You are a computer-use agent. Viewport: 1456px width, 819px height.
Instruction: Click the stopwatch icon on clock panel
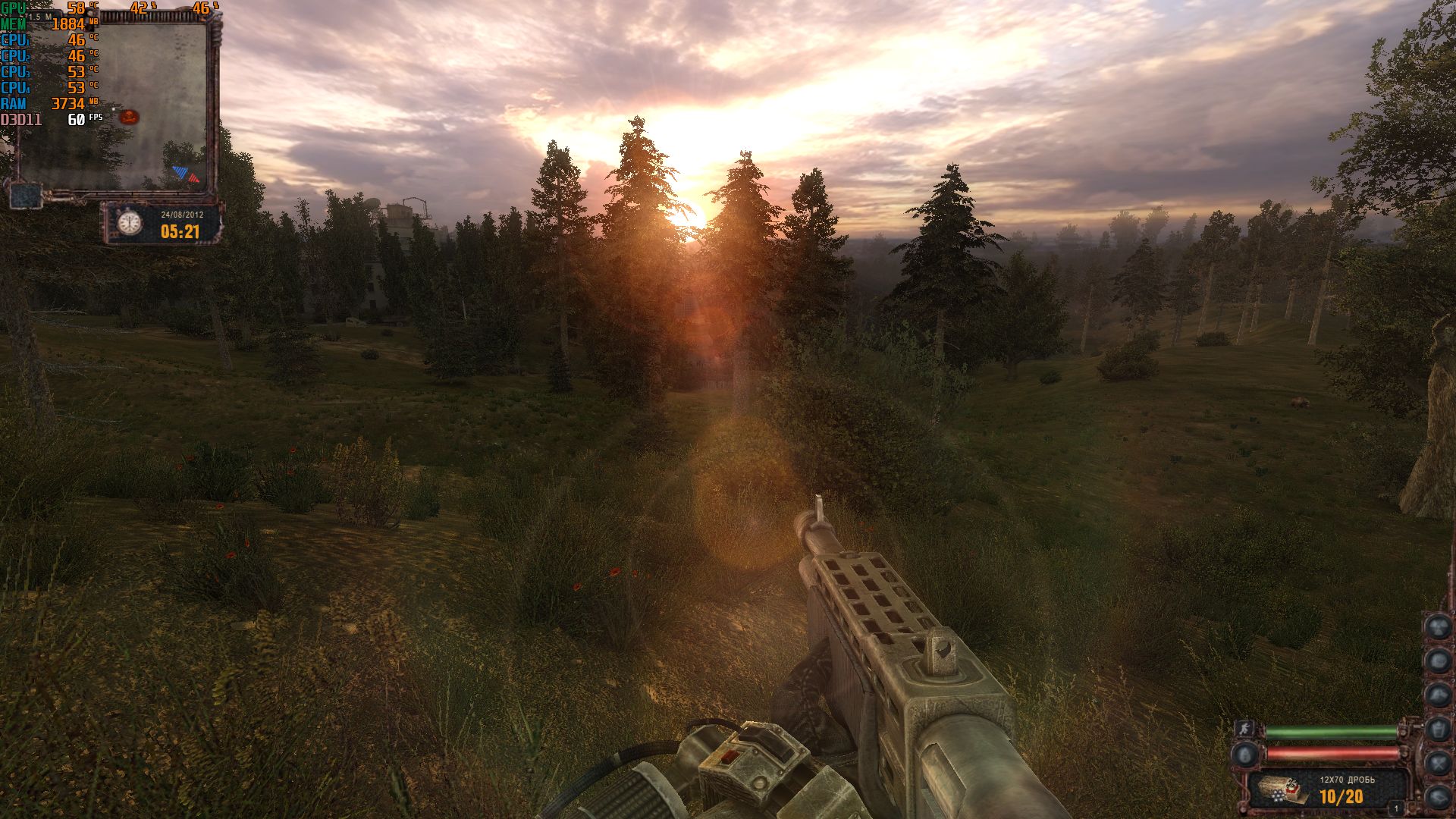(130, 224)
